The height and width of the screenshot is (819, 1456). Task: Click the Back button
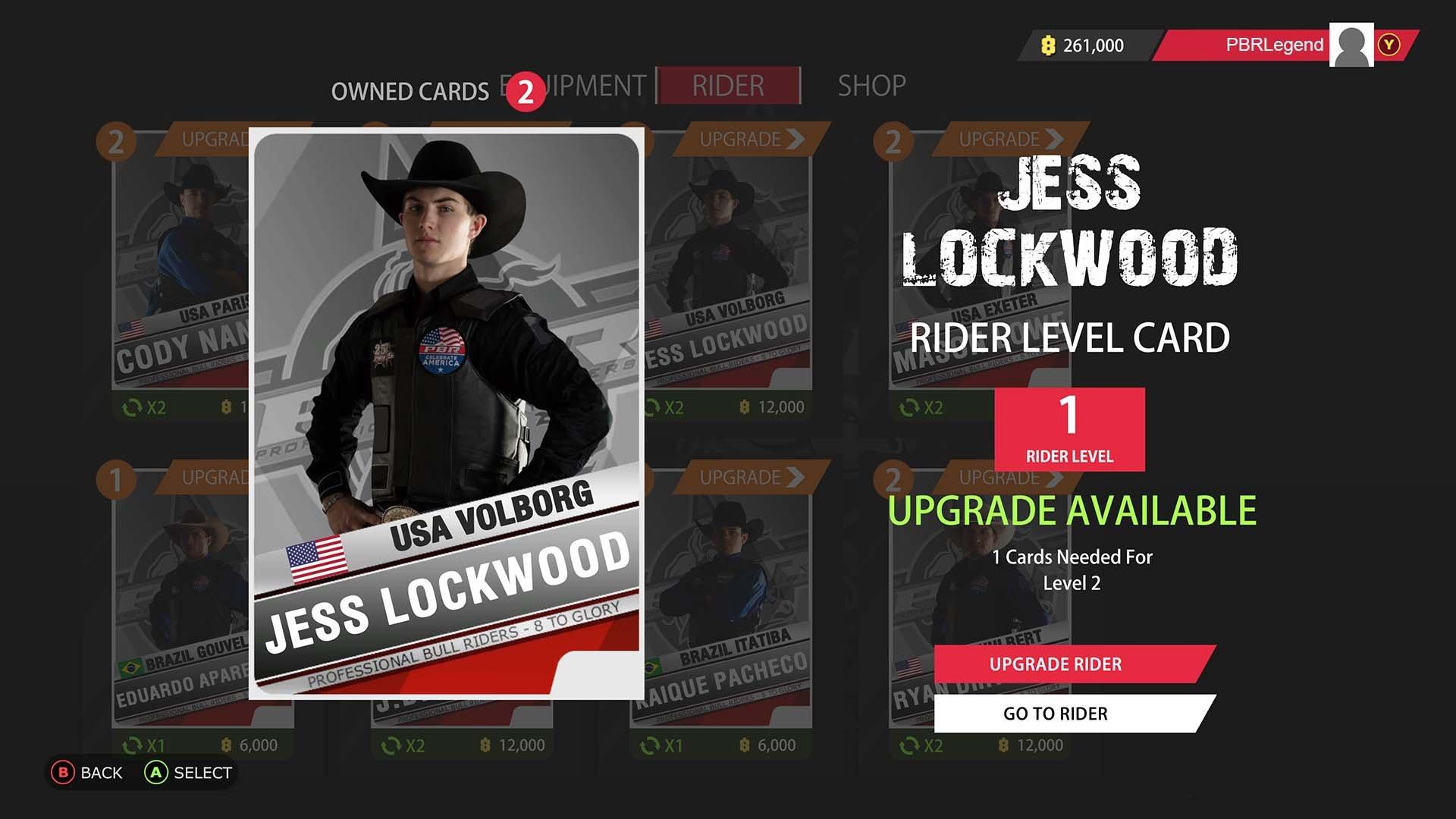[x=87, y=773]
